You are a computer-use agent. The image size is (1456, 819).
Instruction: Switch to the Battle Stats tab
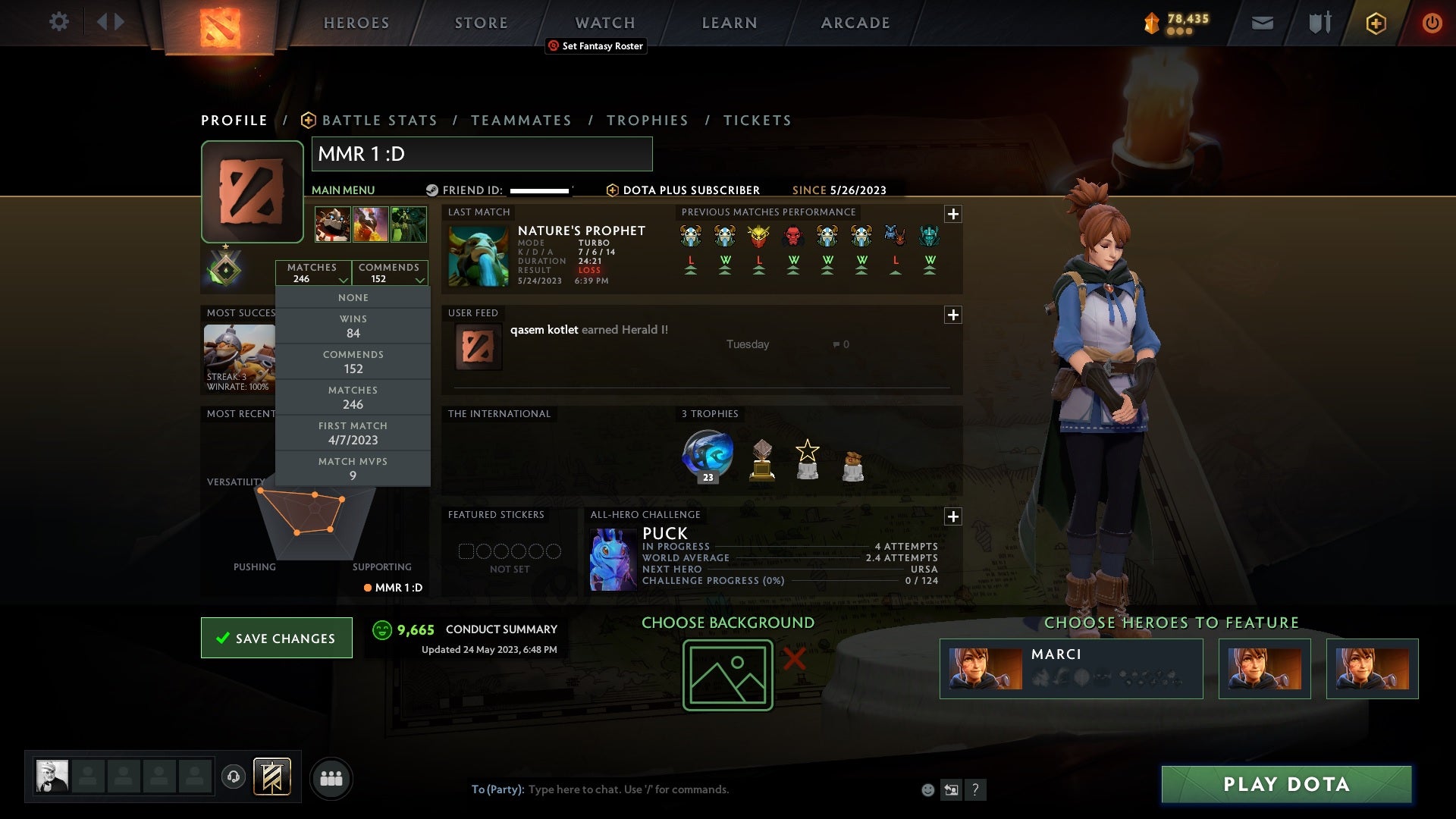click(379, 120)
